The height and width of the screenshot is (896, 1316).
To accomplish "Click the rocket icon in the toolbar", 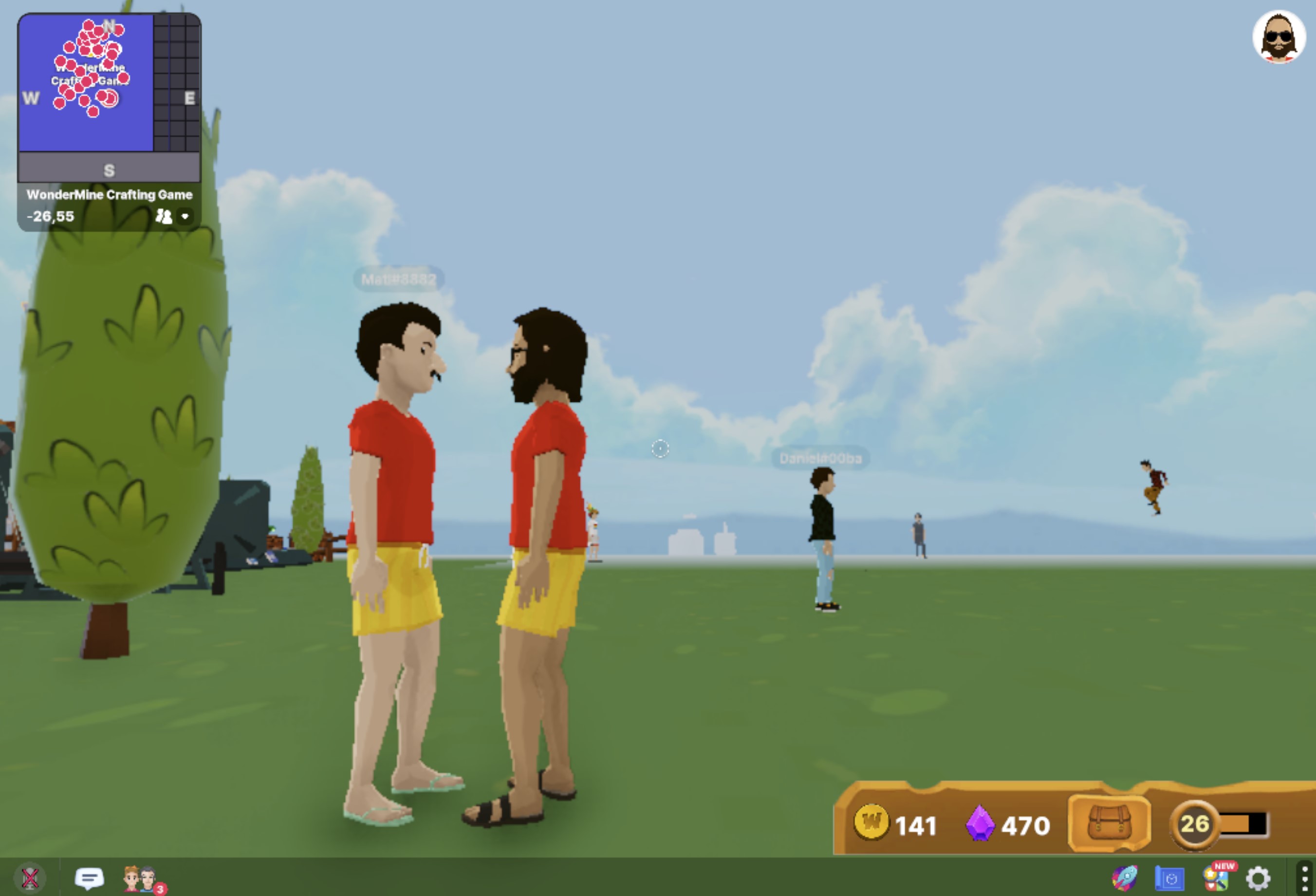I will (x=1125, y=878).
